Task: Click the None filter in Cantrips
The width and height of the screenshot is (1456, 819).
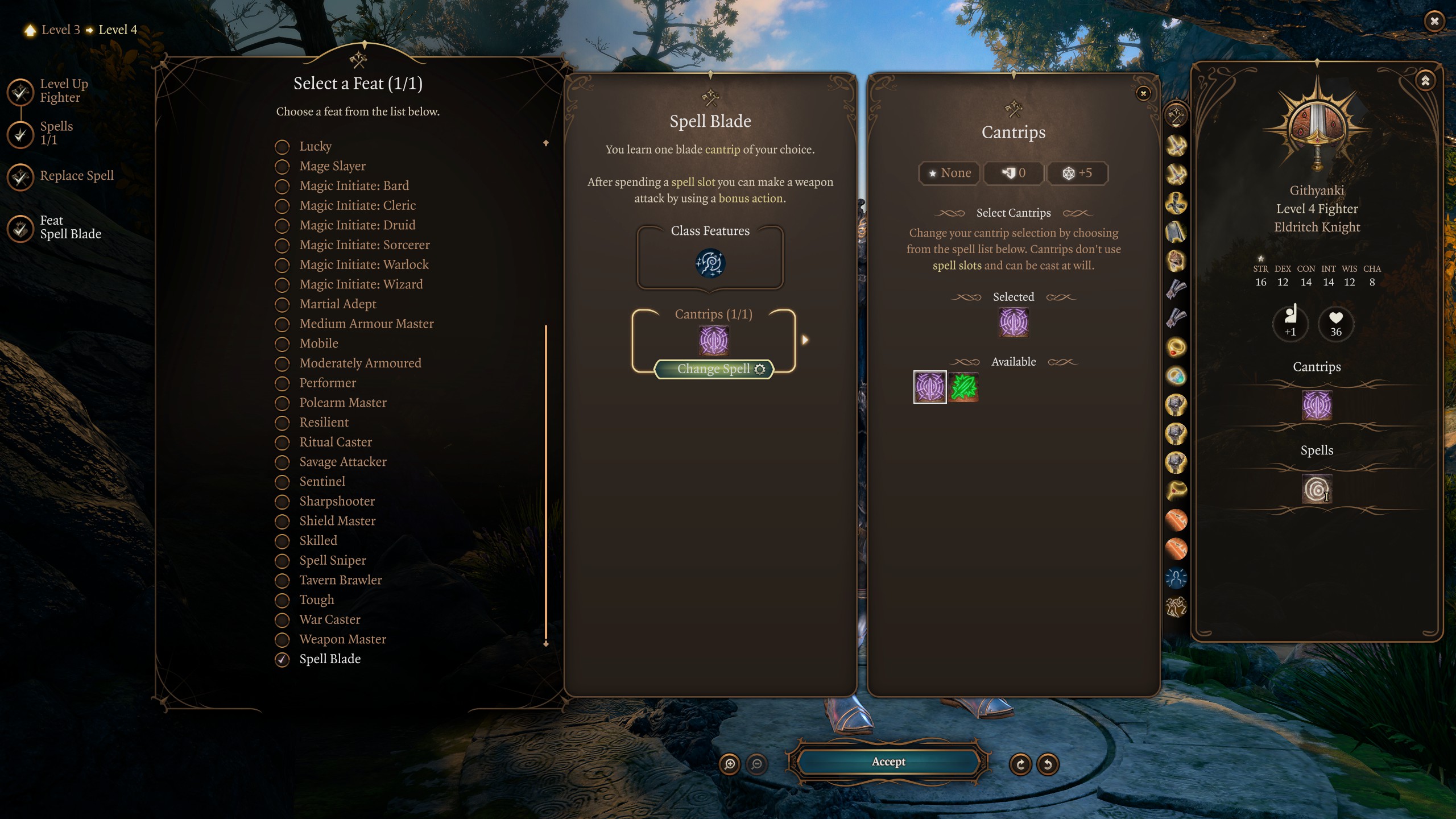Action: click(949, 173)
